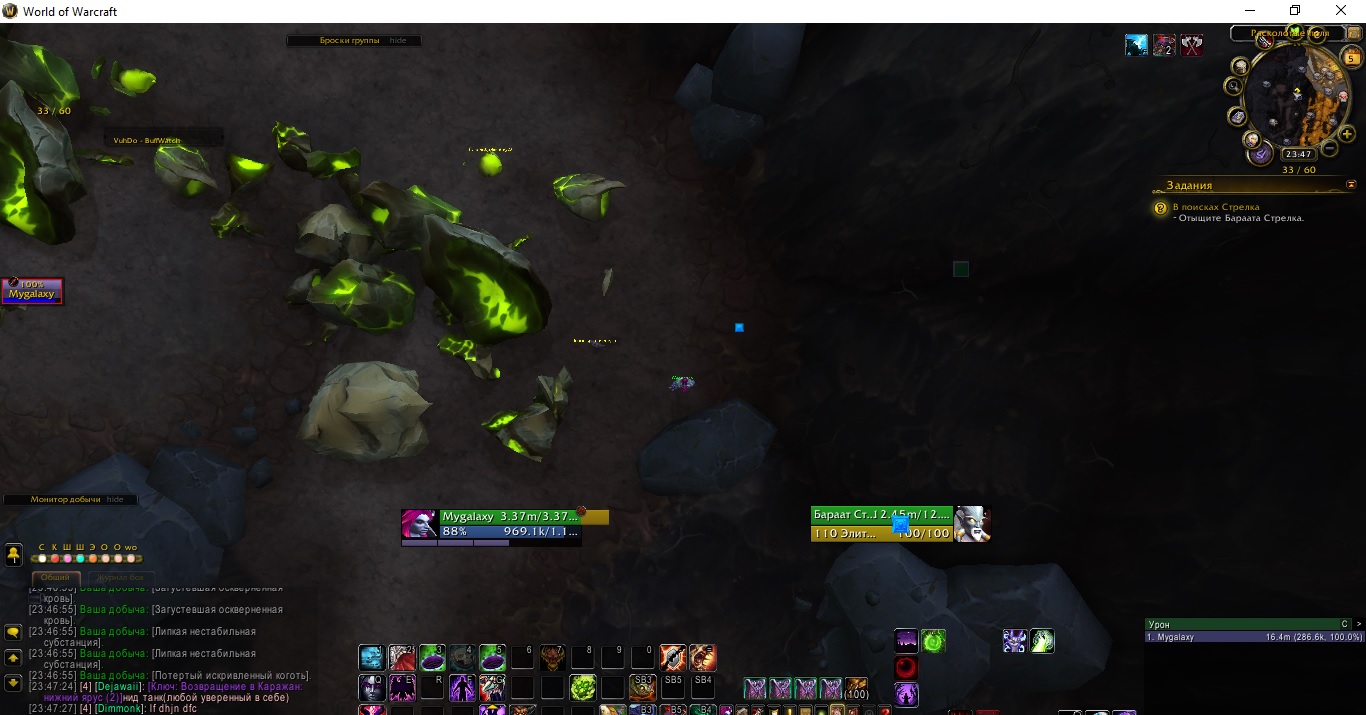This screenshot has width=1366, height=715.
Task: Open the Журнал боя chat tab
Action: point(122,577)
